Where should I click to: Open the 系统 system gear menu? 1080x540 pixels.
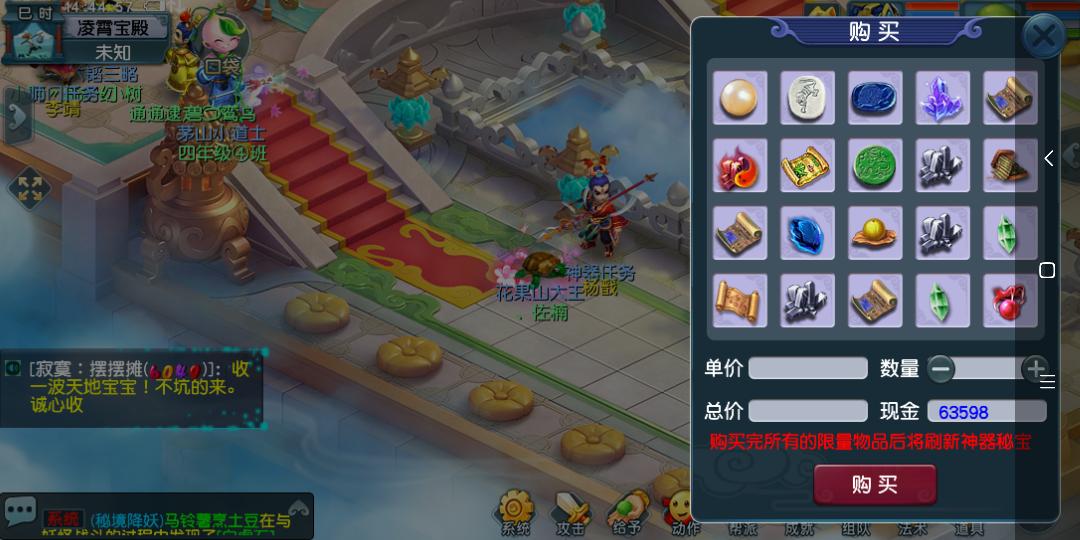coord(516,512)
